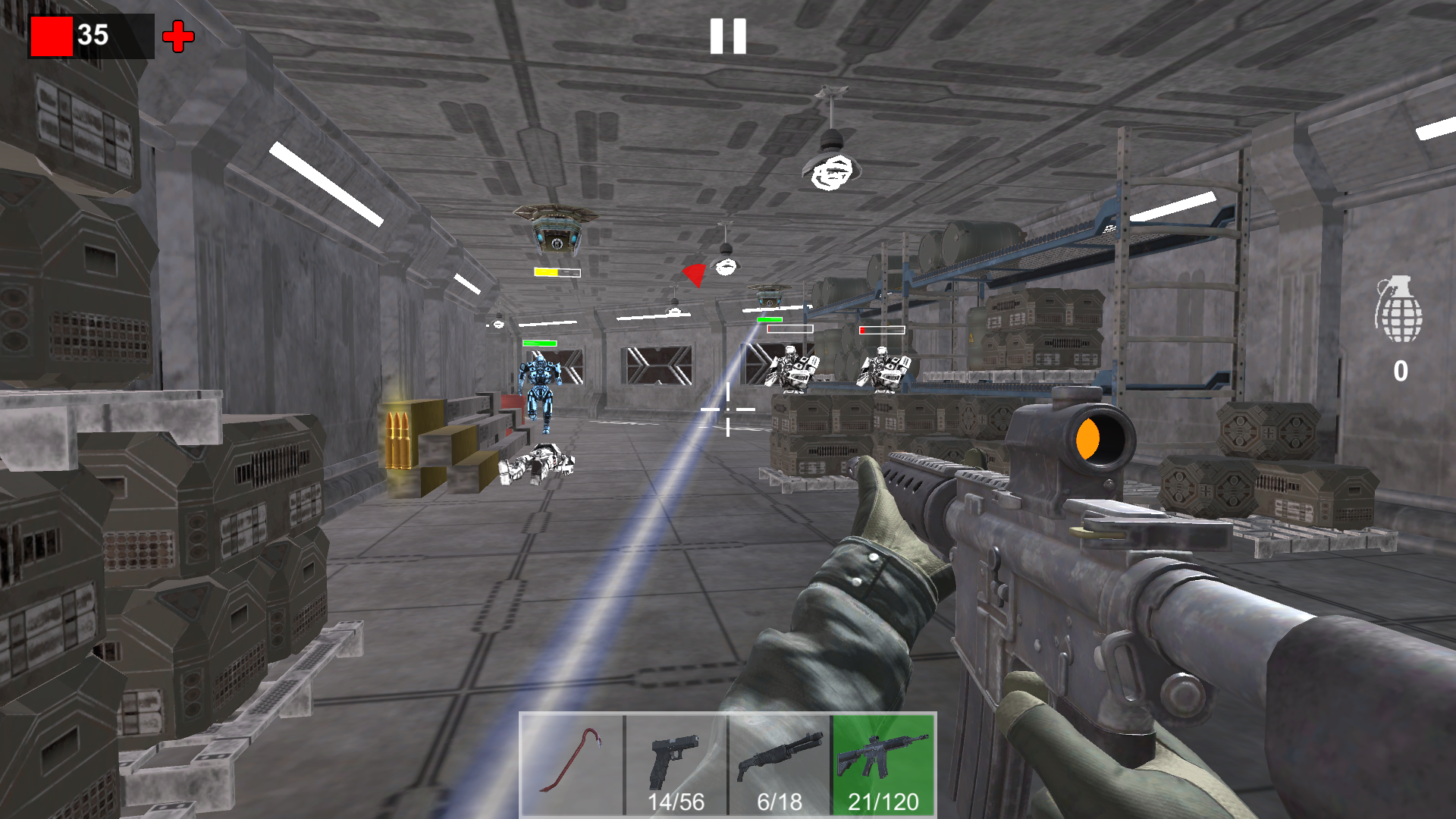
Task: Click the health counter showing 35
Action: (93, 33)
